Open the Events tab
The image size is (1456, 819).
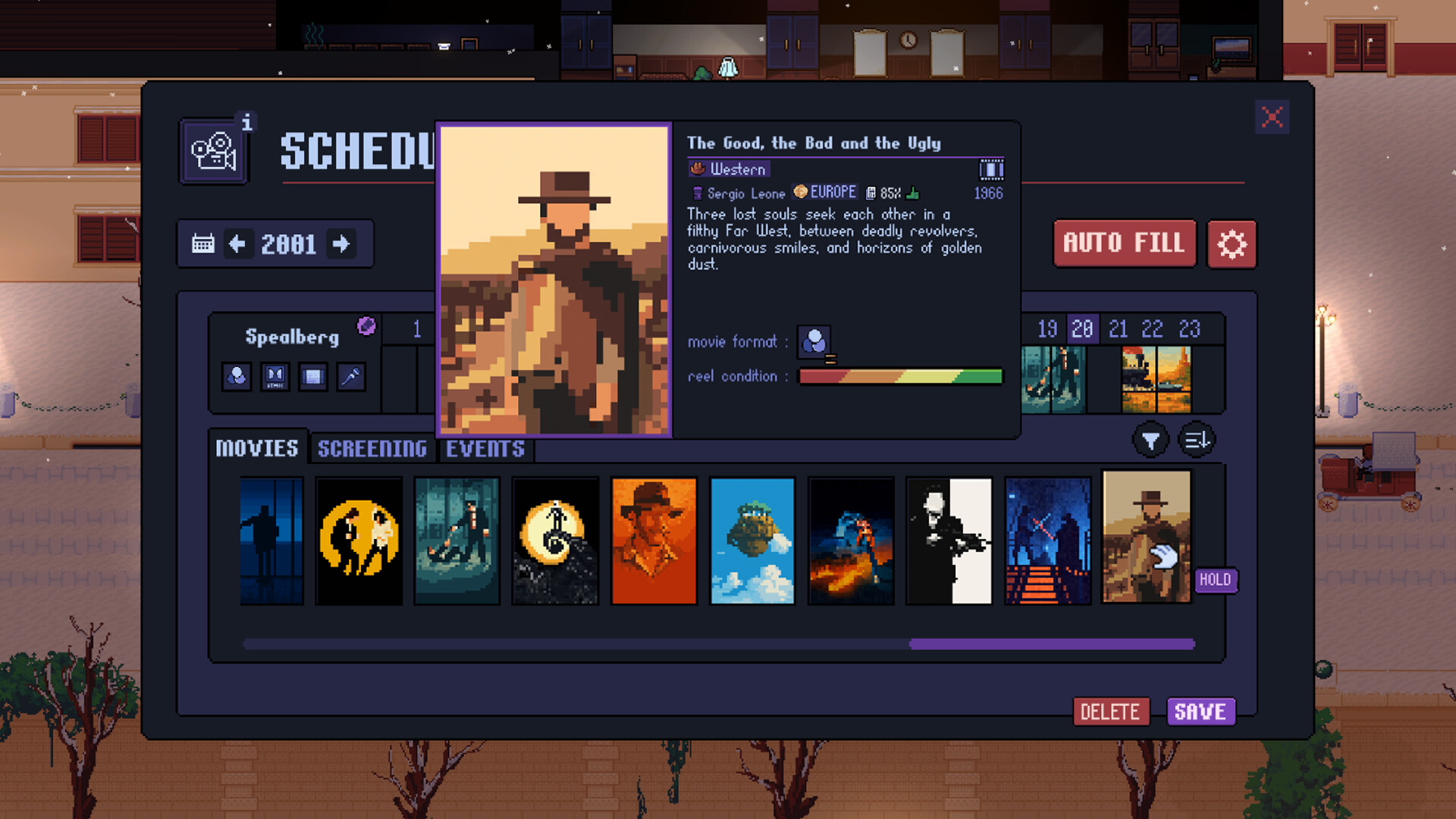485,449
